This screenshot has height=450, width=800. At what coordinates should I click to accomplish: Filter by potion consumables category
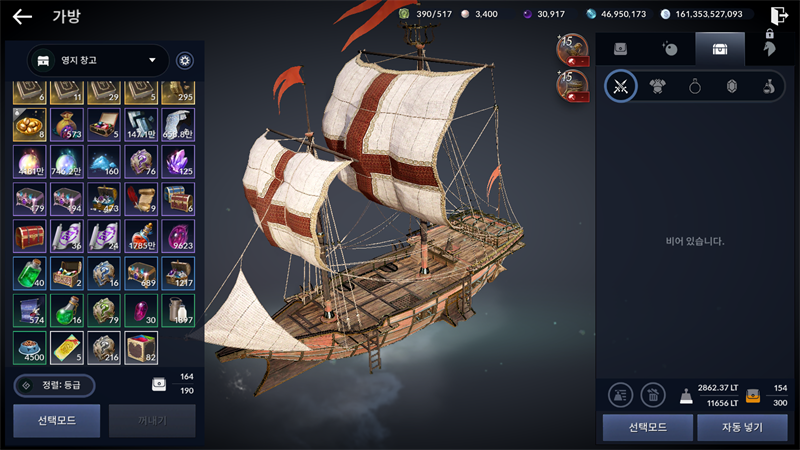point(769,86)
